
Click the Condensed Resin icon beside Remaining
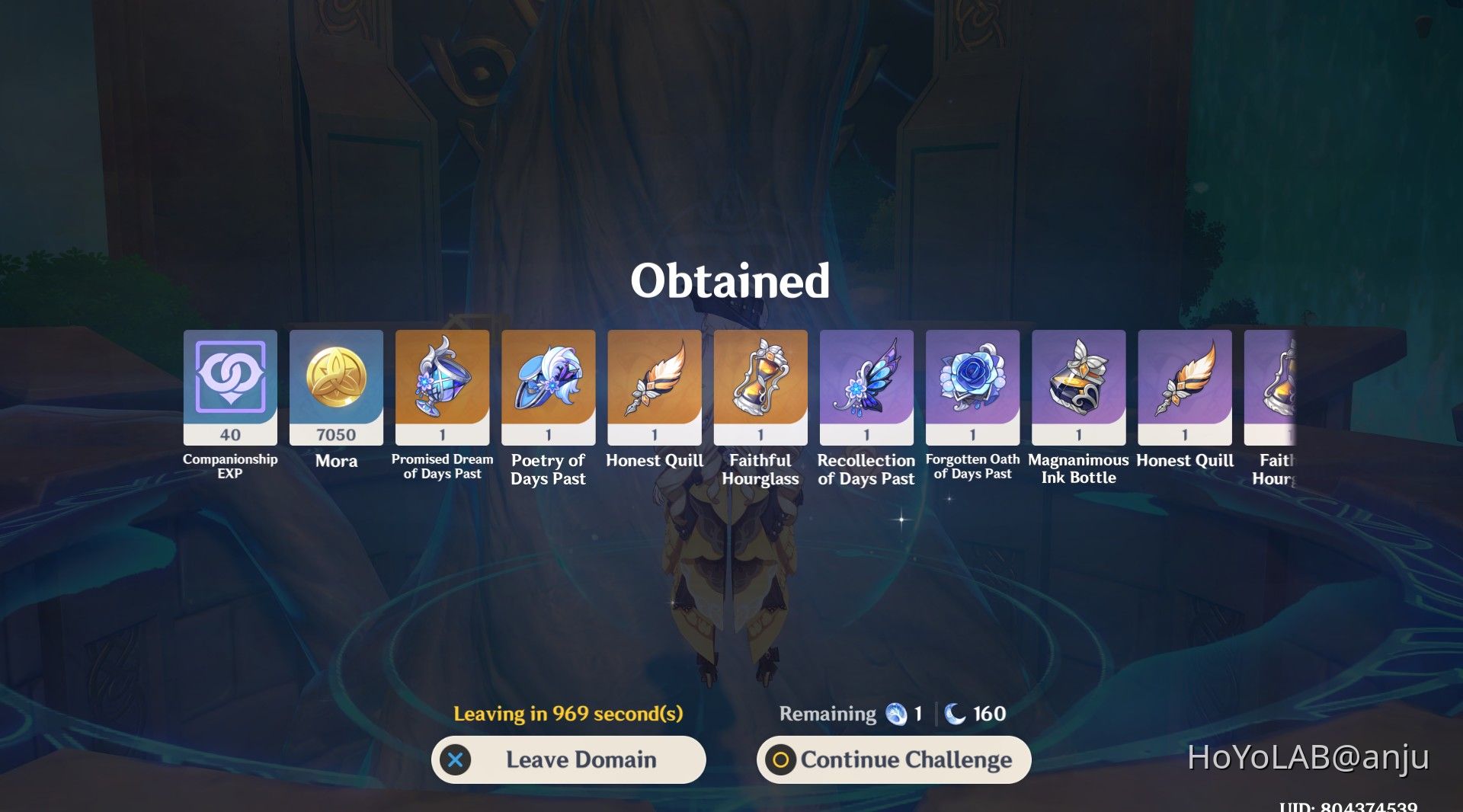tap(897, 714)
